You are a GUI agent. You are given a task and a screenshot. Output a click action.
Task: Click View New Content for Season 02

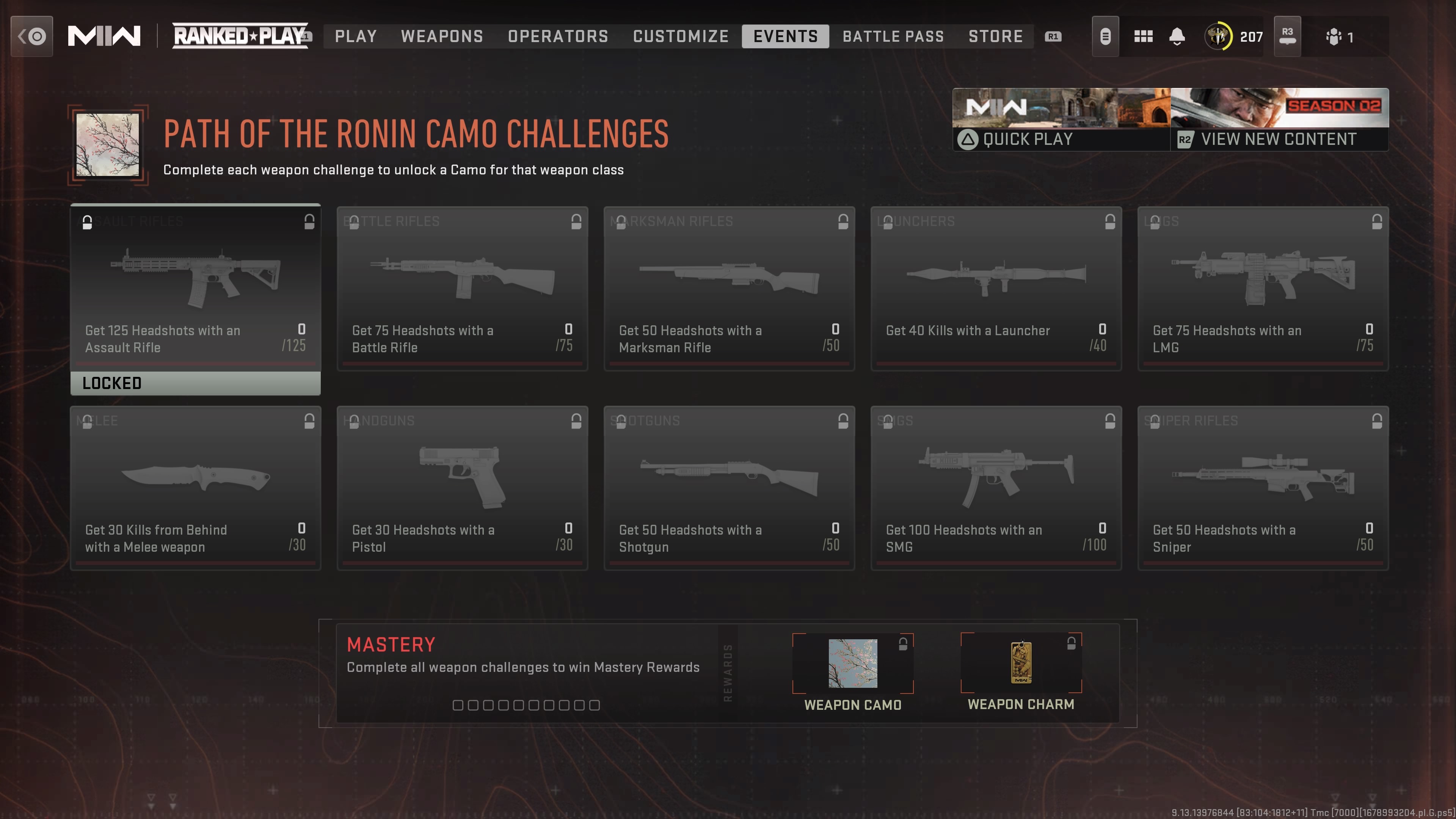(1280, 139)
